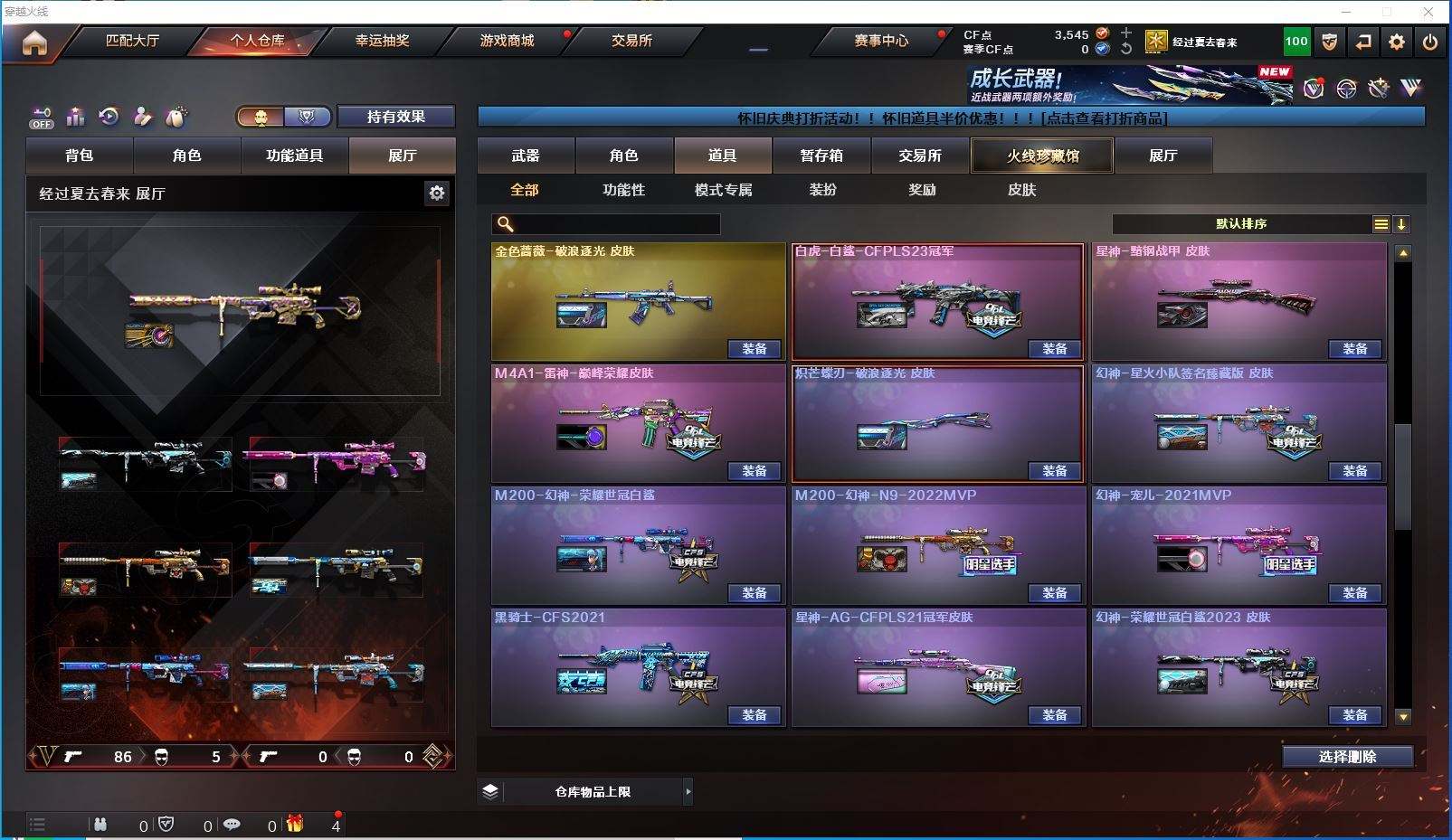The width and height of the screenshot is (1452, 840).
Task: Go to the home lobby icon
Action: coord(34,42)
